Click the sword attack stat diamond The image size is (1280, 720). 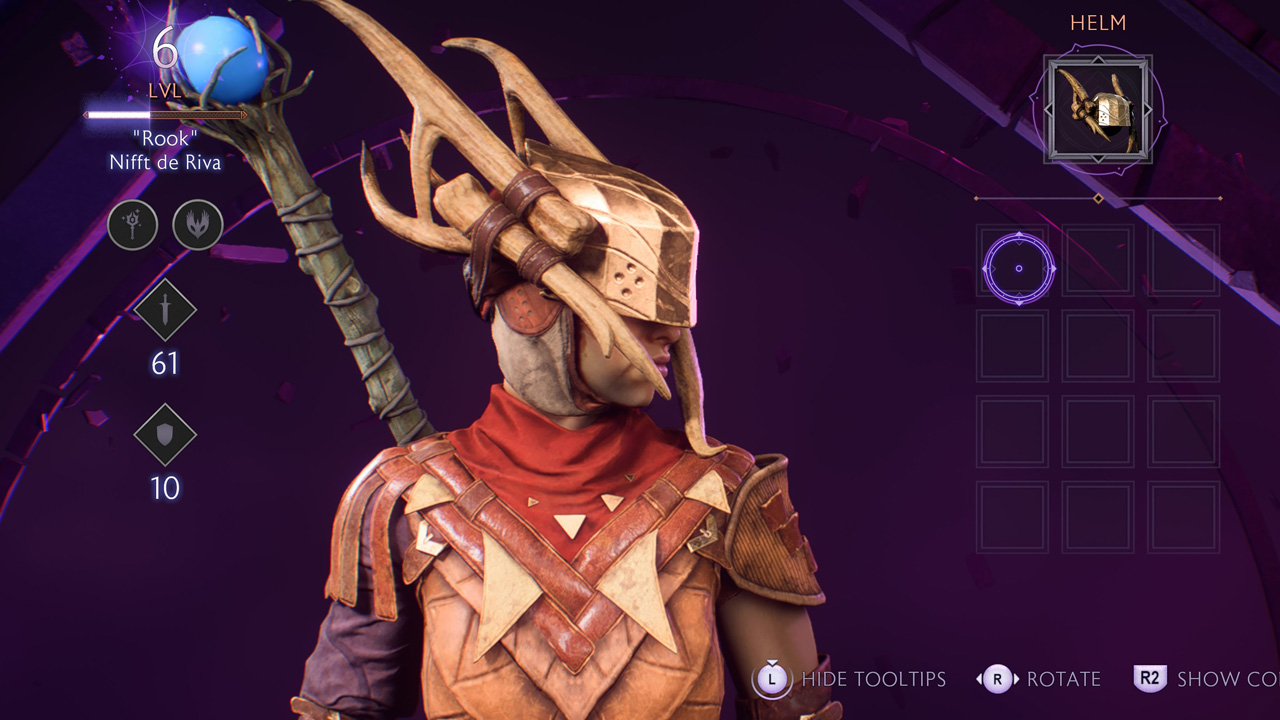tap(165, 311)
